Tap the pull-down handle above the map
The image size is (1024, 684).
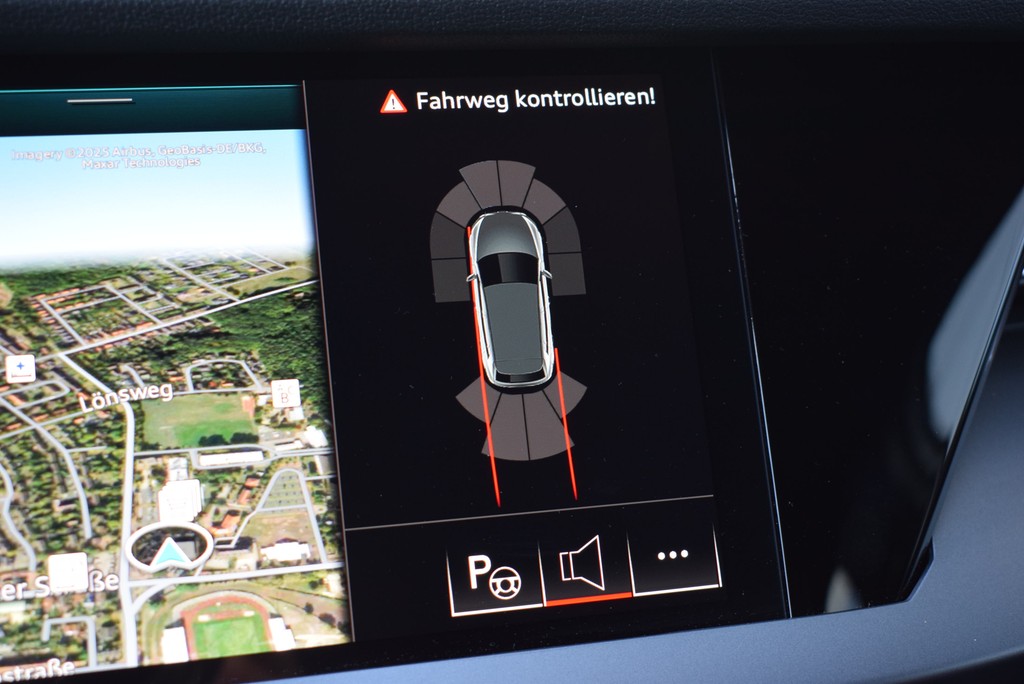[99, 101]
